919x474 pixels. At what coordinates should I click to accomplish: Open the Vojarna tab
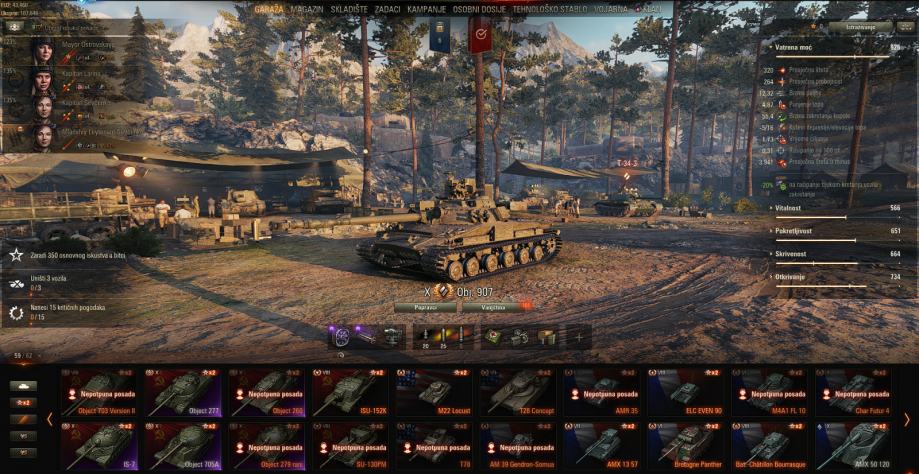click(x=610, y=8)
